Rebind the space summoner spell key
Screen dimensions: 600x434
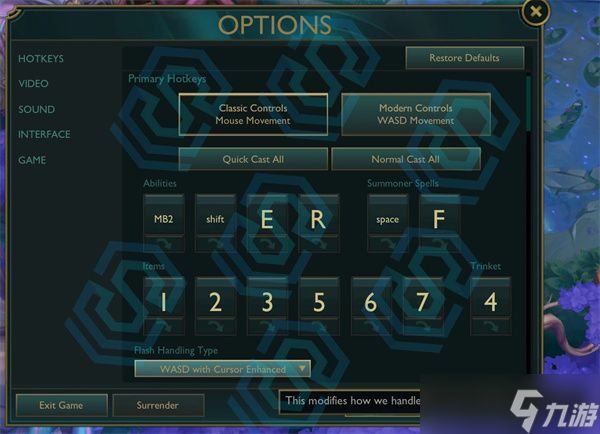pyautogui.click(x=387, y=219)
